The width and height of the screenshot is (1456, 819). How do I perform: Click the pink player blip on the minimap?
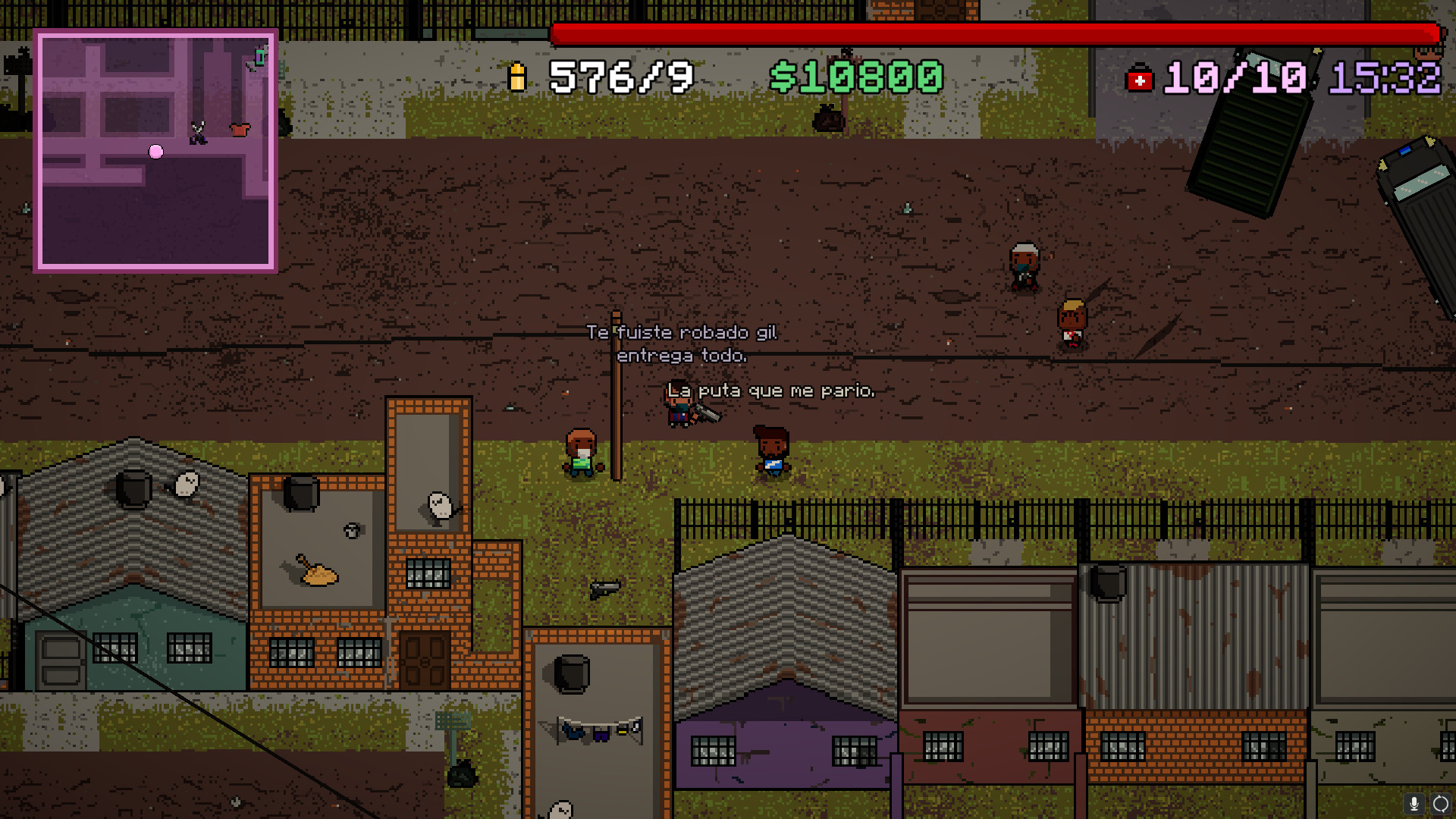[155, 152]
